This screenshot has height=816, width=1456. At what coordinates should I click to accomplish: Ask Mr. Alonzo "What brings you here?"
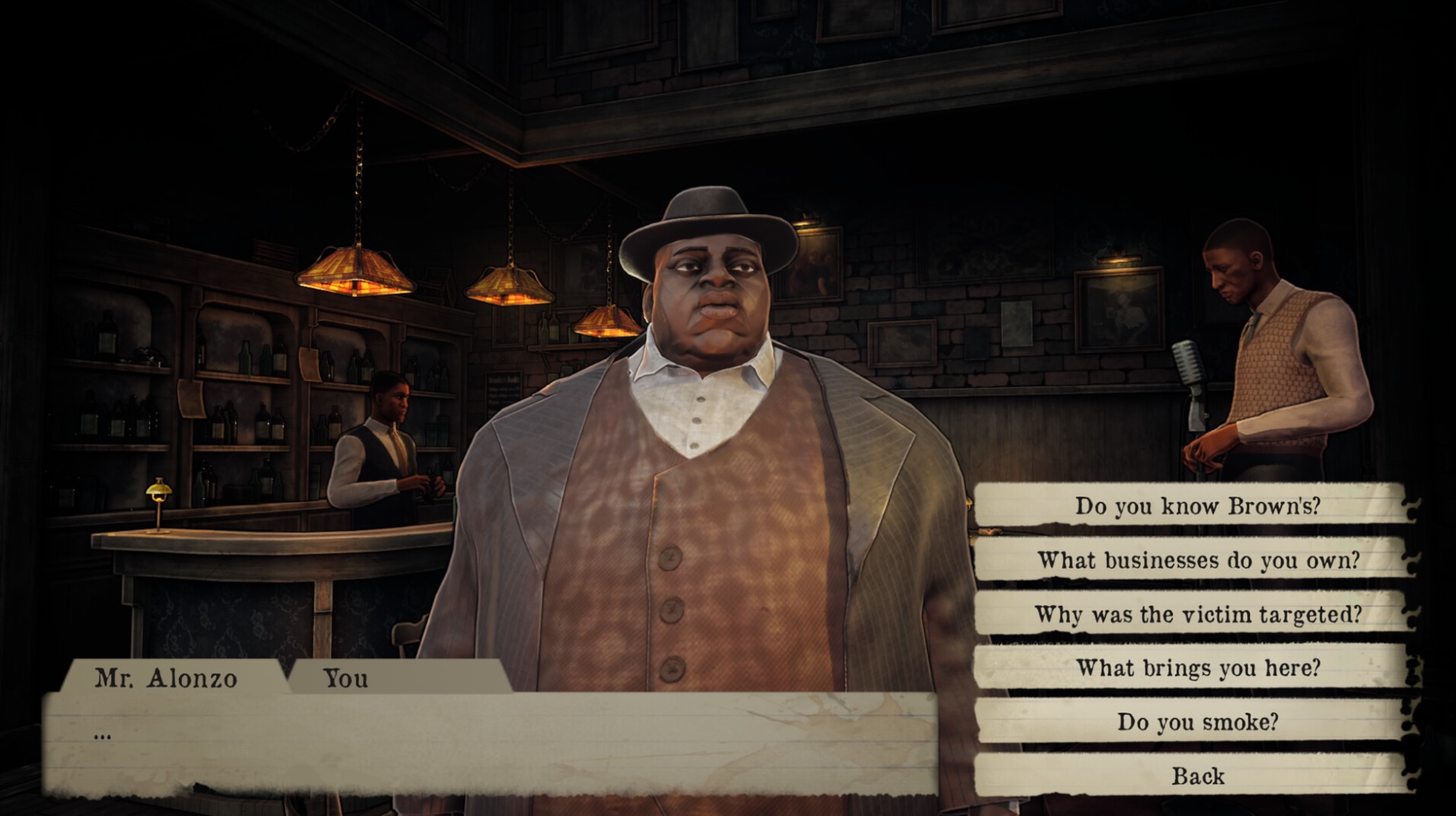pyautogui.click(x=1196, y=668)
